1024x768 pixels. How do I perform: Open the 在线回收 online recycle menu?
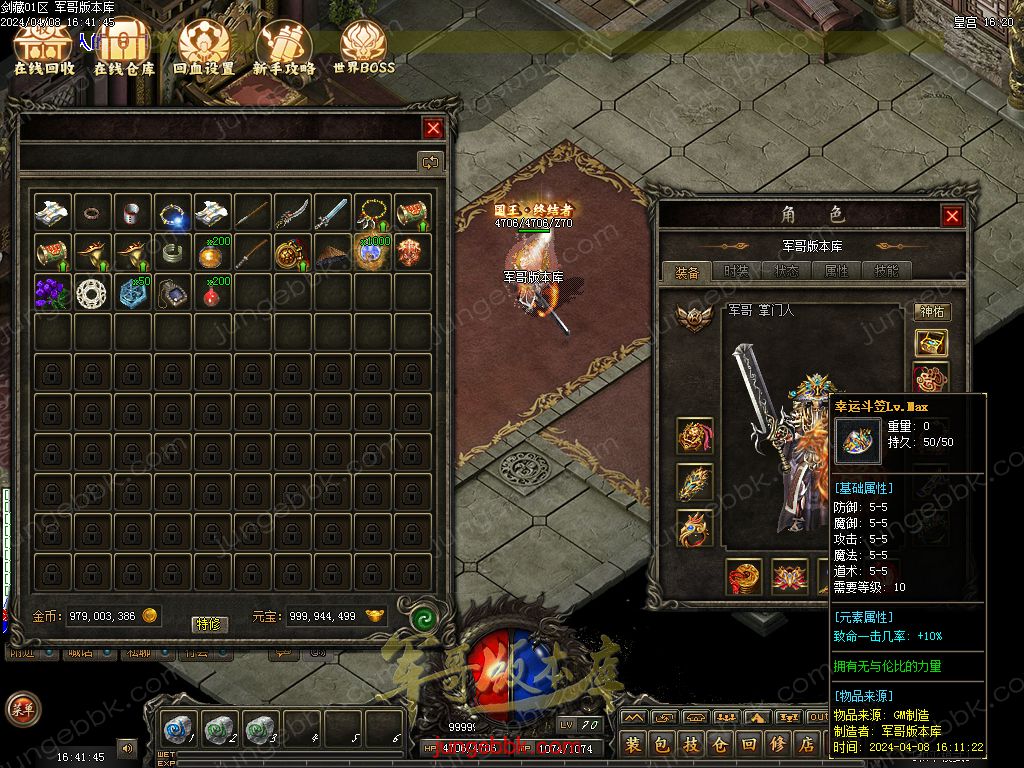44,48
